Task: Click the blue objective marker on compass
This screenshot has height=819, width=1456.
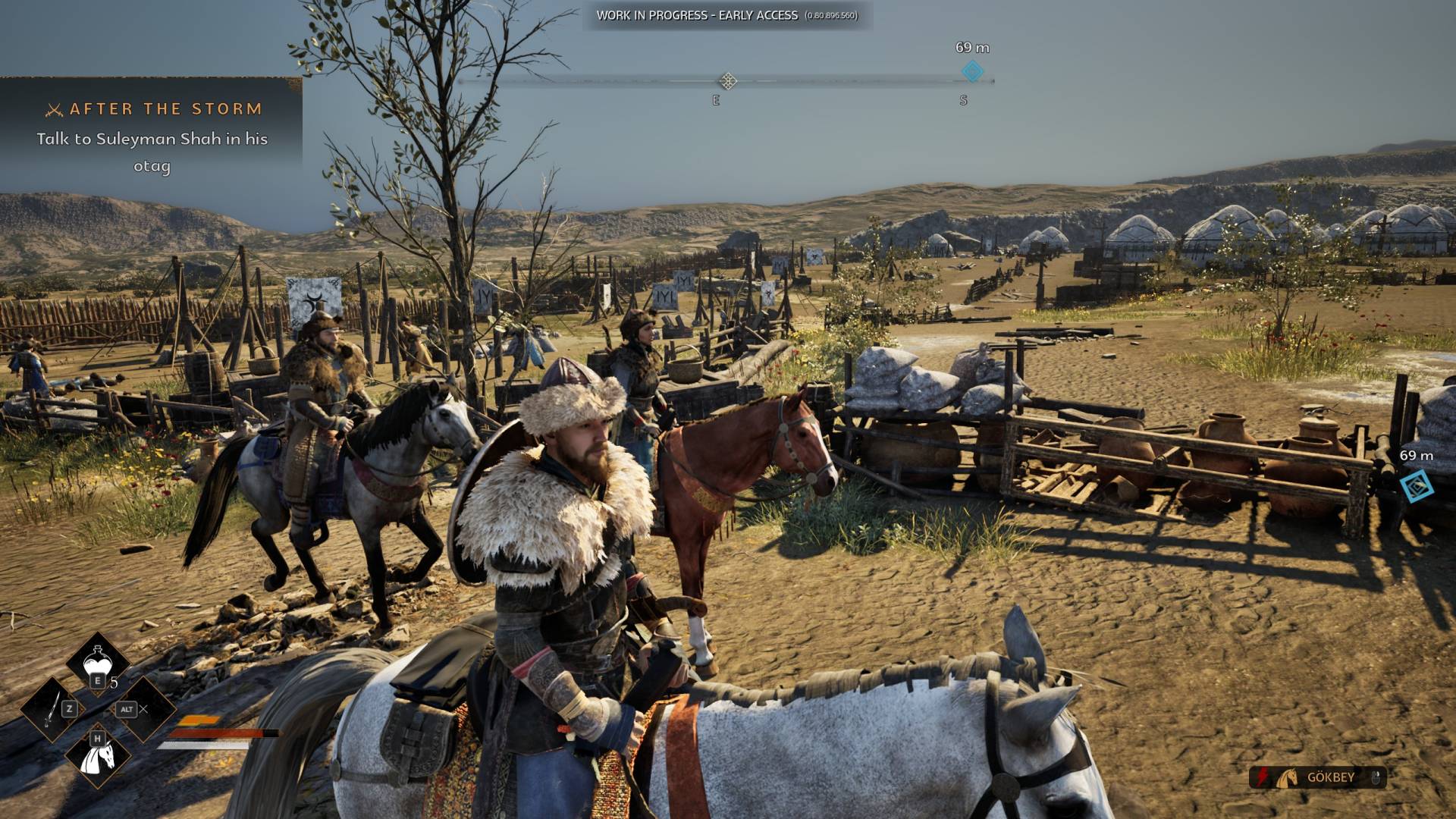Action: pyautogui.click(x=972, y=72)
